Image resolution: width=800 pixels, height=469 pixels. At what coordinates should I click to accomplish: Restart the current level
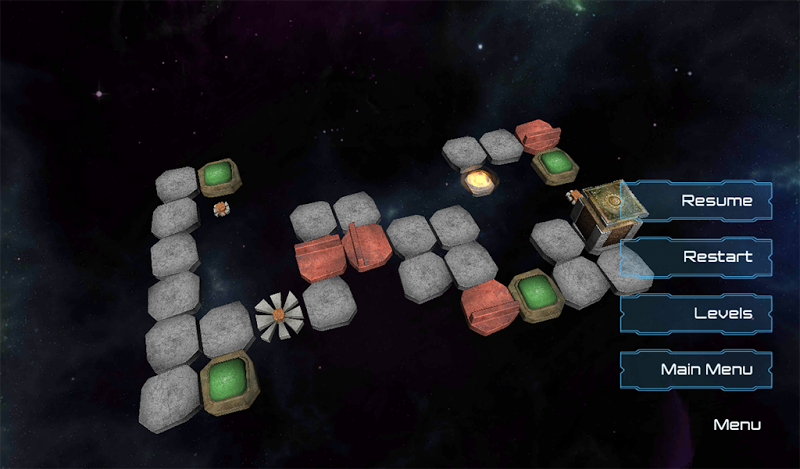[x=697, y=257]
